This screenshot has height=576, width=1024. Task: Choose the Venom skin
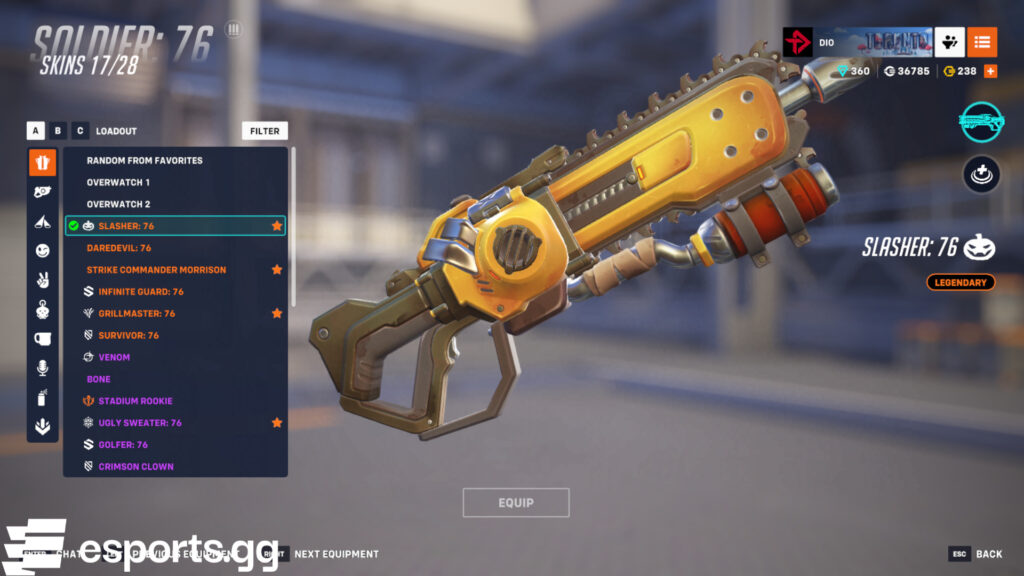[114, 357]
